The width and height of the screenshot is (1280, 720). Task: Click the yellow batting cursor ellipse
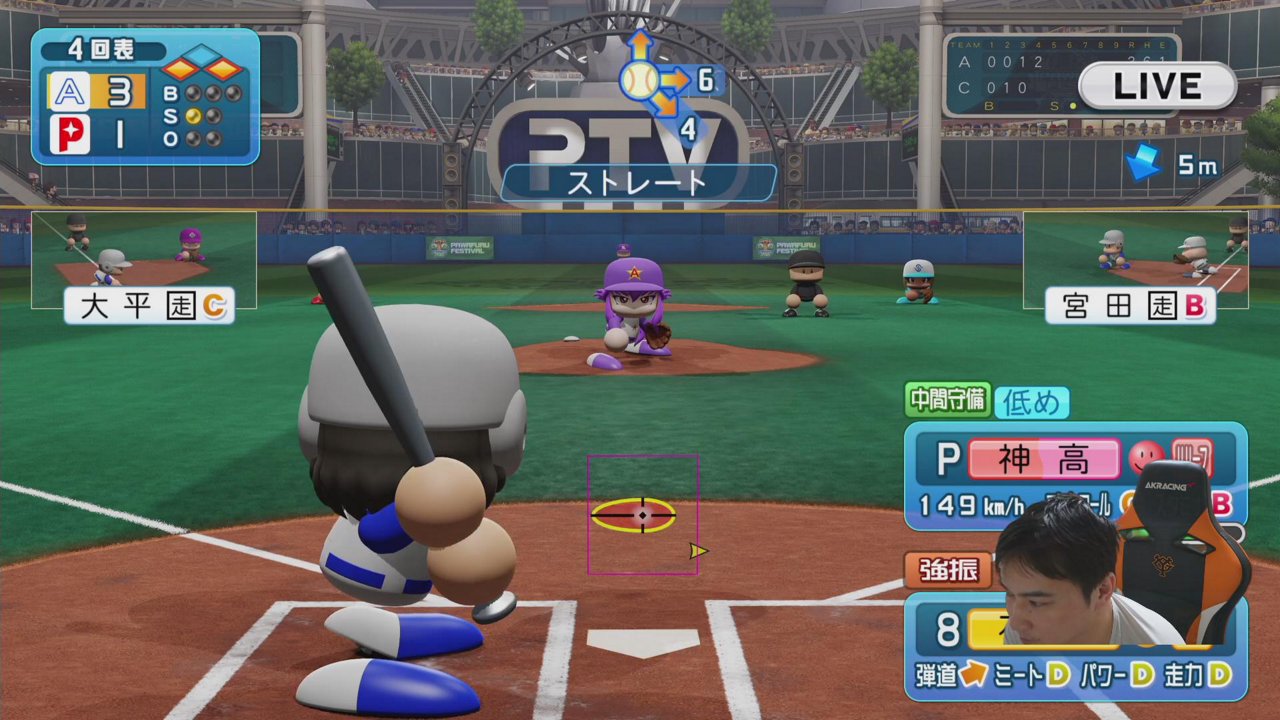(633, 514)
